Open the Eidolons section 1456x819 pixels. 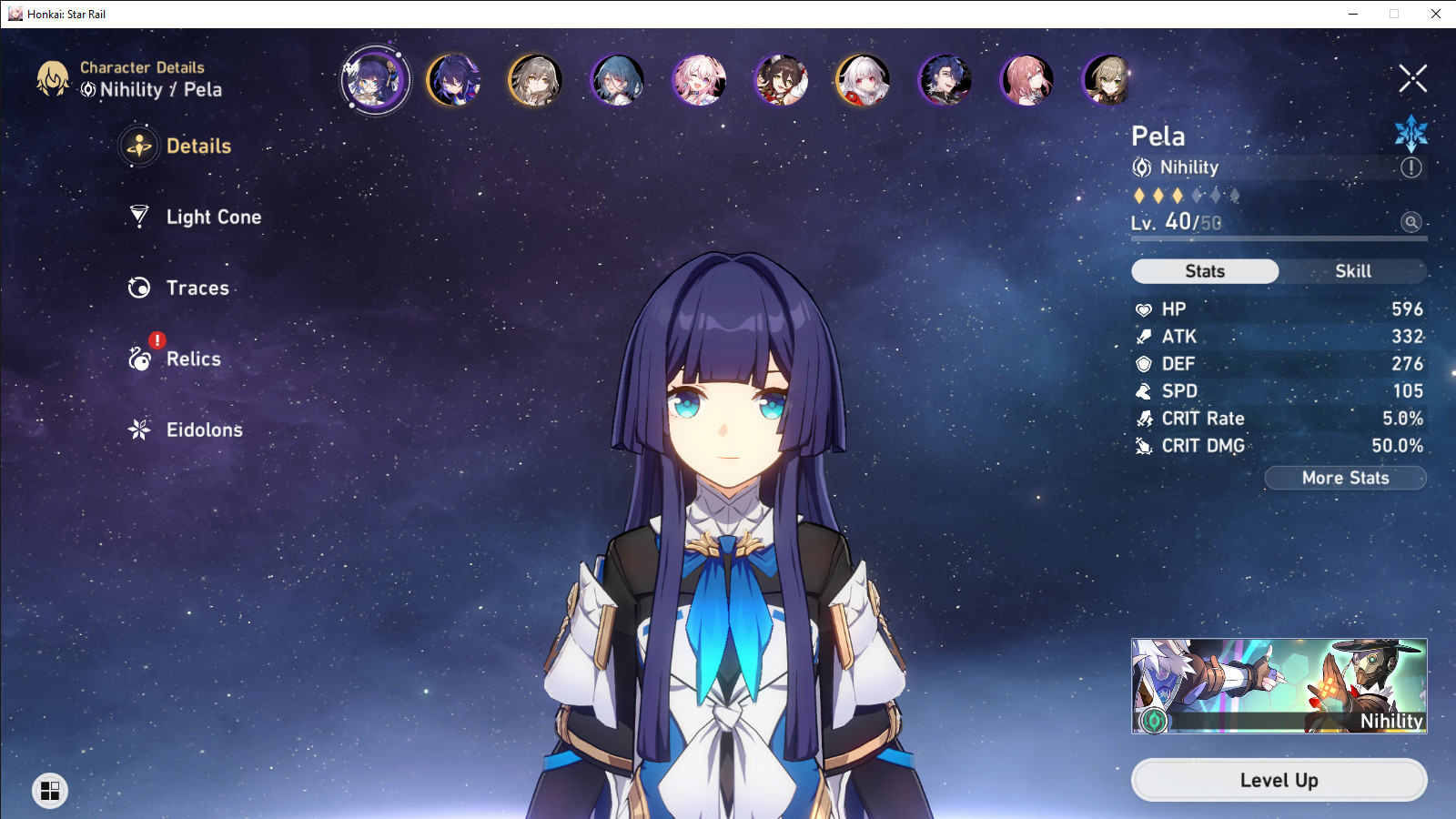[x=138, y=430]
